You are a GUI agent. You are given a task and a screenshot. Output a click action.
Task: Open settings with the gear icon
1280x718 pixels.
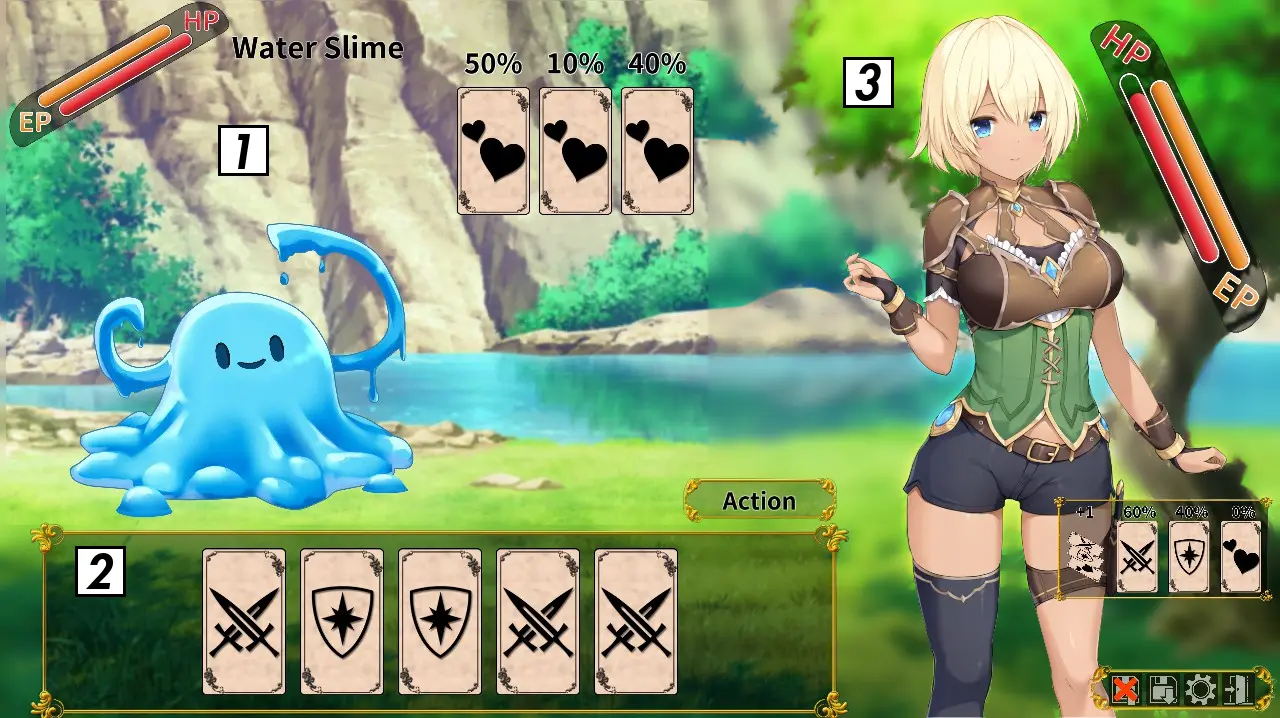click(1198, 689)
